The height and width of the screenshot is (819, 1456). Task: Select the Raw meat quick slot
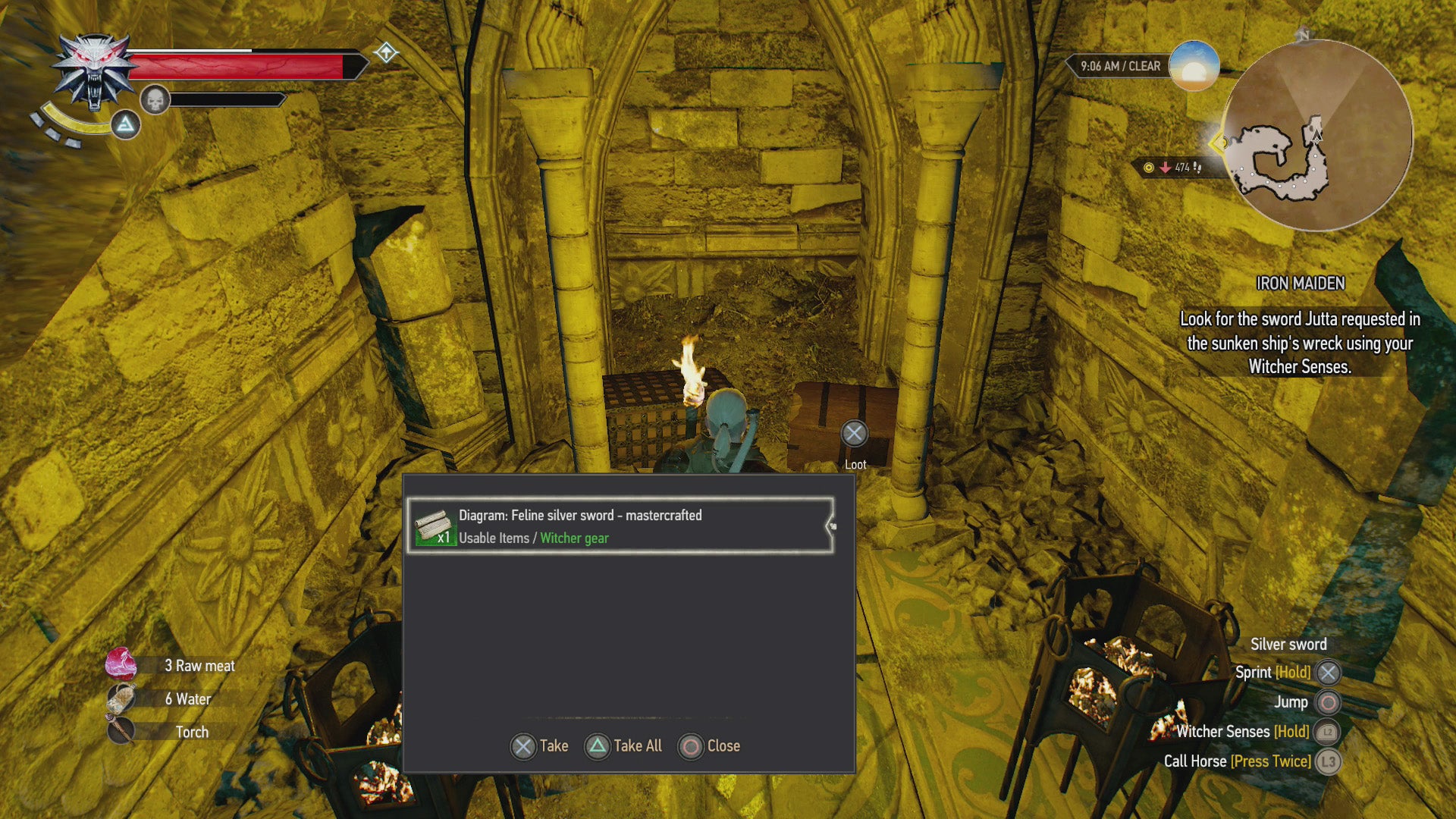pyautogui.click(x=171, y=666)
